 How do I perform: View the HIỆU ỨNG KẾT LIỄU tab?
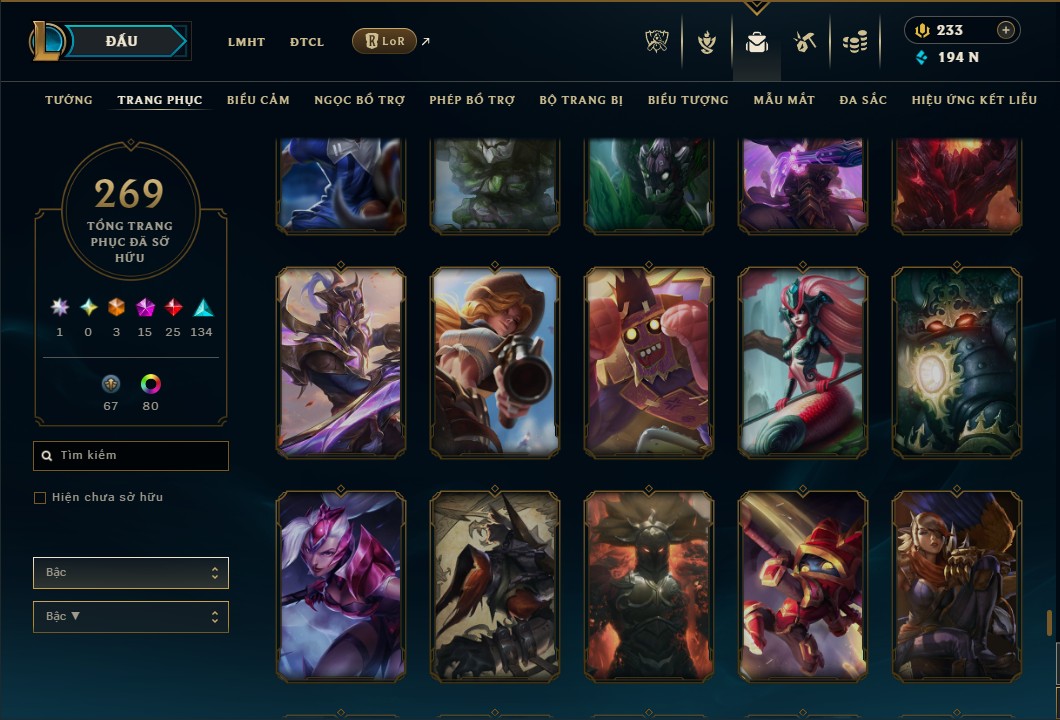coord(974,100)
